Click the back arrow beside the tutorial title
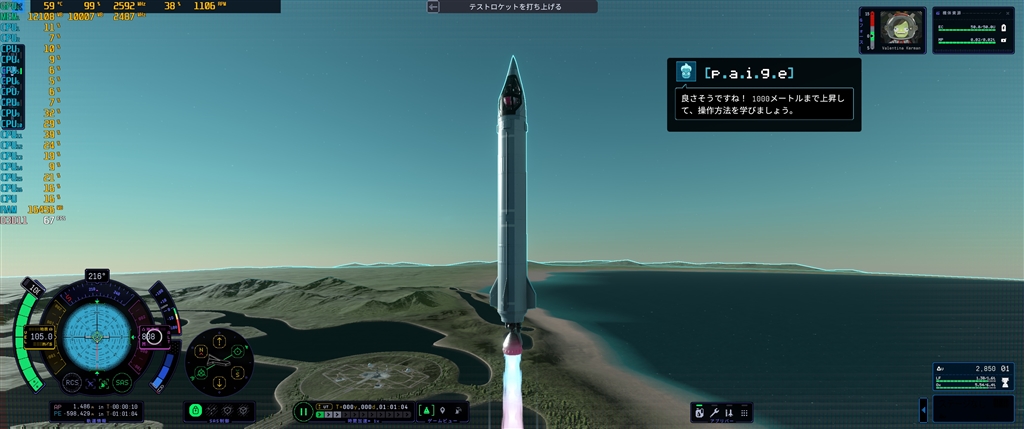 coord(433,7)
